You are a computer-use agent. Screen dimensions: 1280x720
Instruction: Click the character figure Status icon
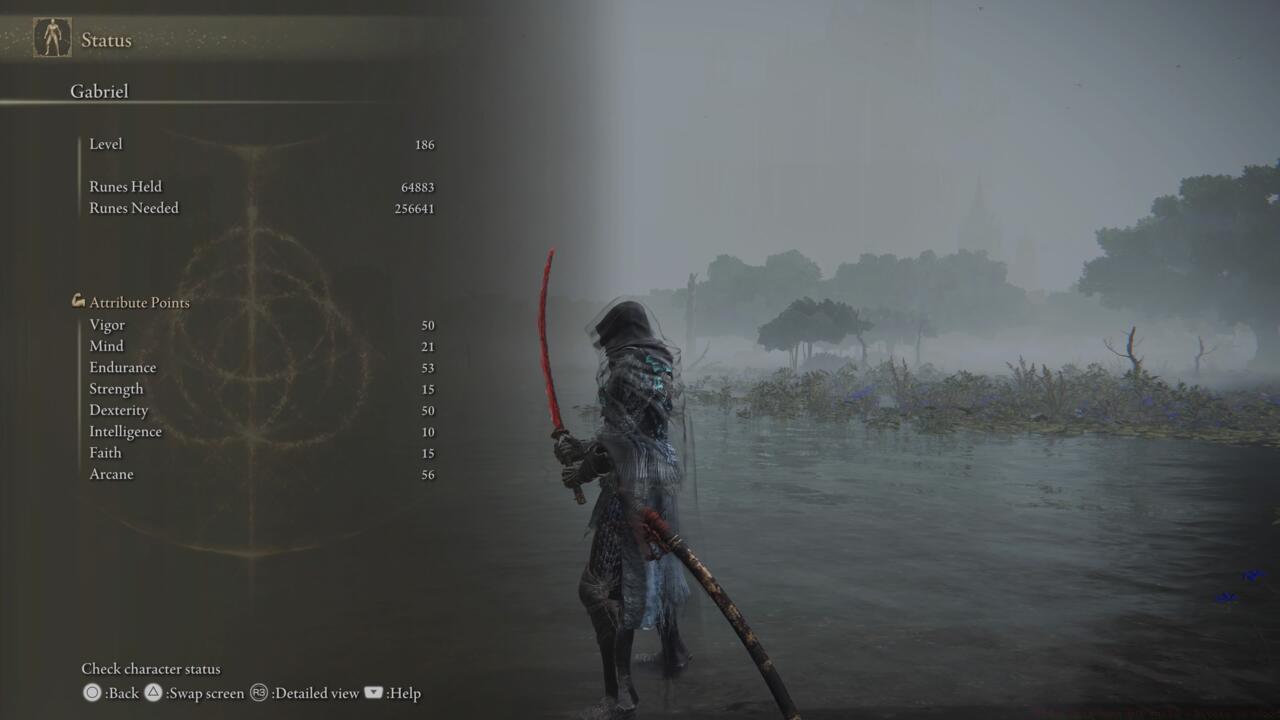click(x=51, y=39)
